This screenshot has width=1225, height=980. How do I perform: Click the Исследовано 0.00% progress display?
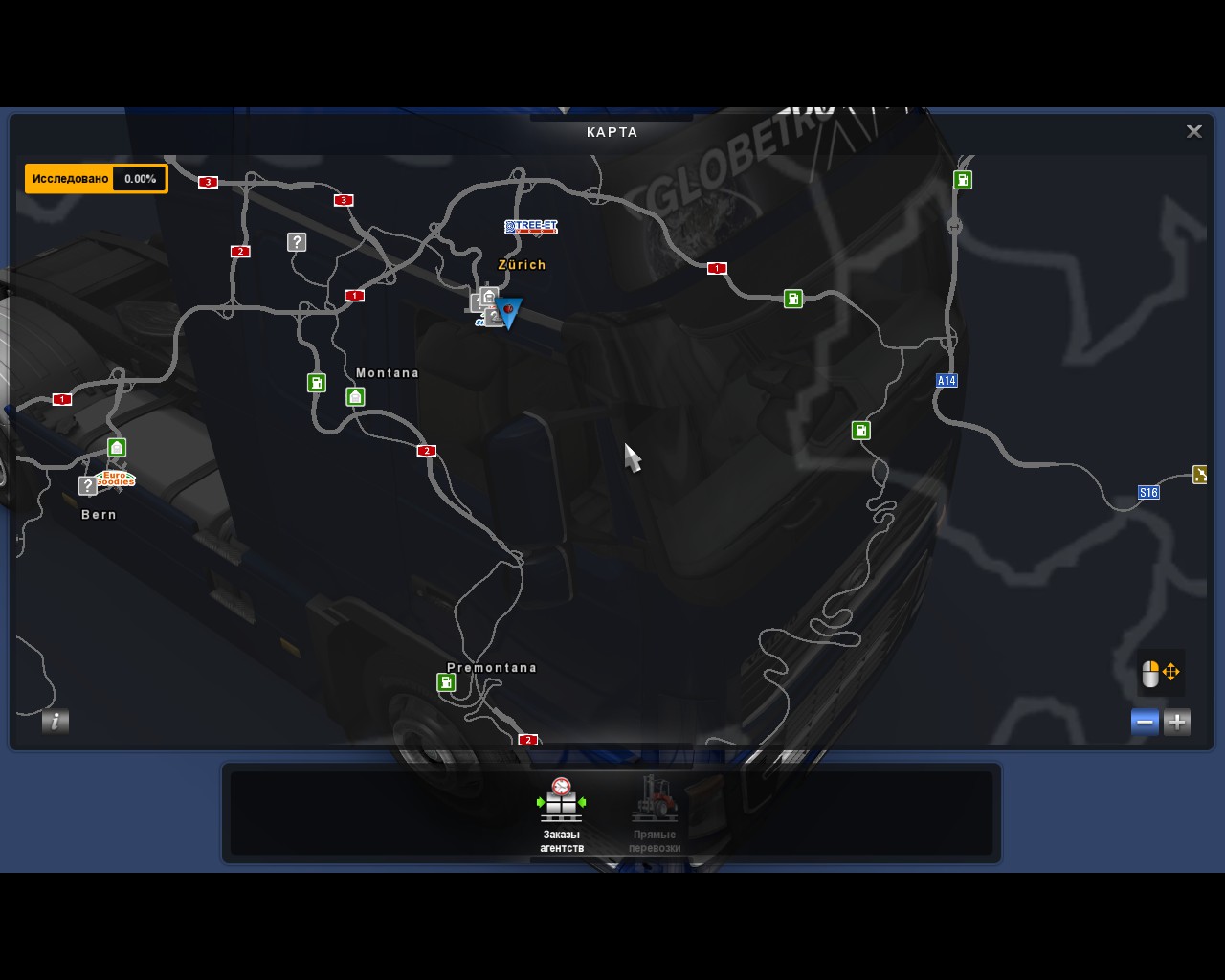[x=96, y=178]
